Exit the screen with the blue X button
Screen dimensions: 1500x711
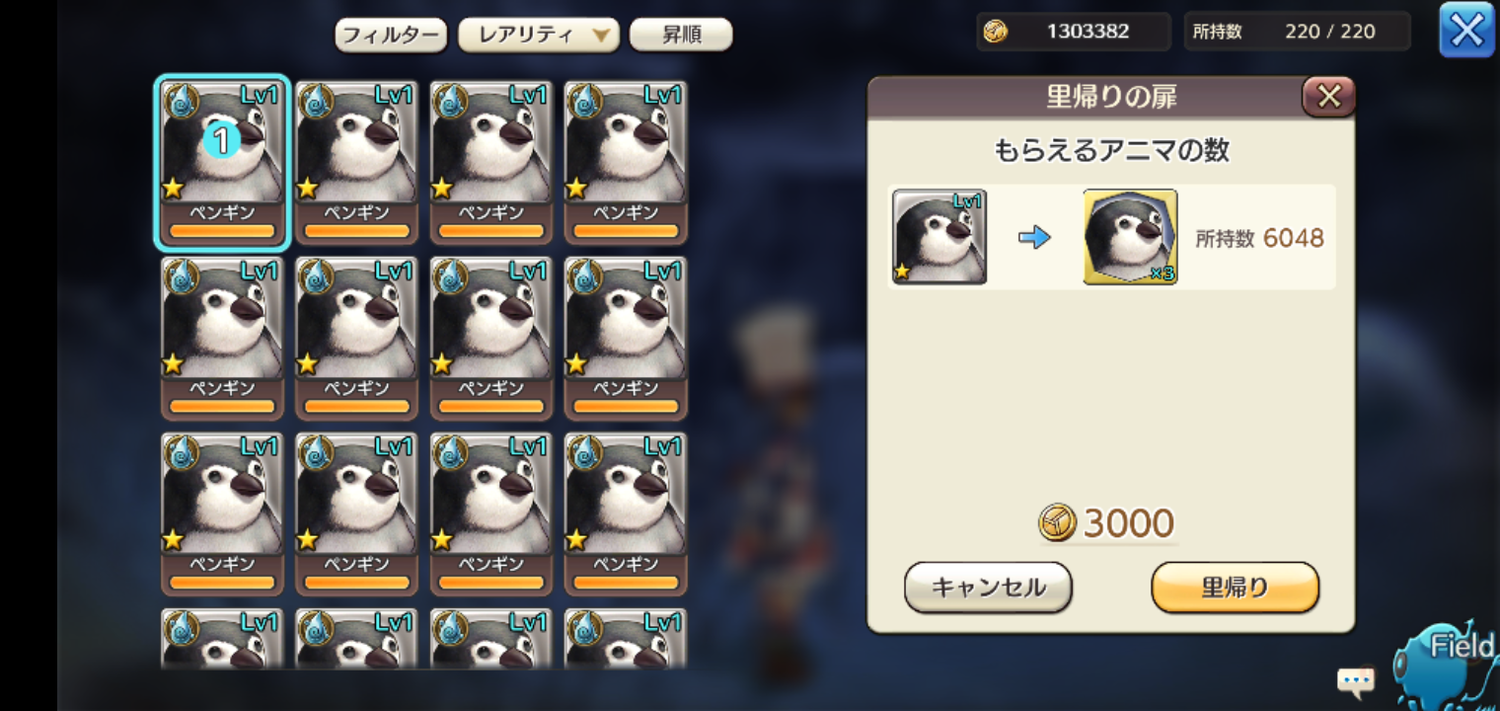click(x=1466, y=30)
